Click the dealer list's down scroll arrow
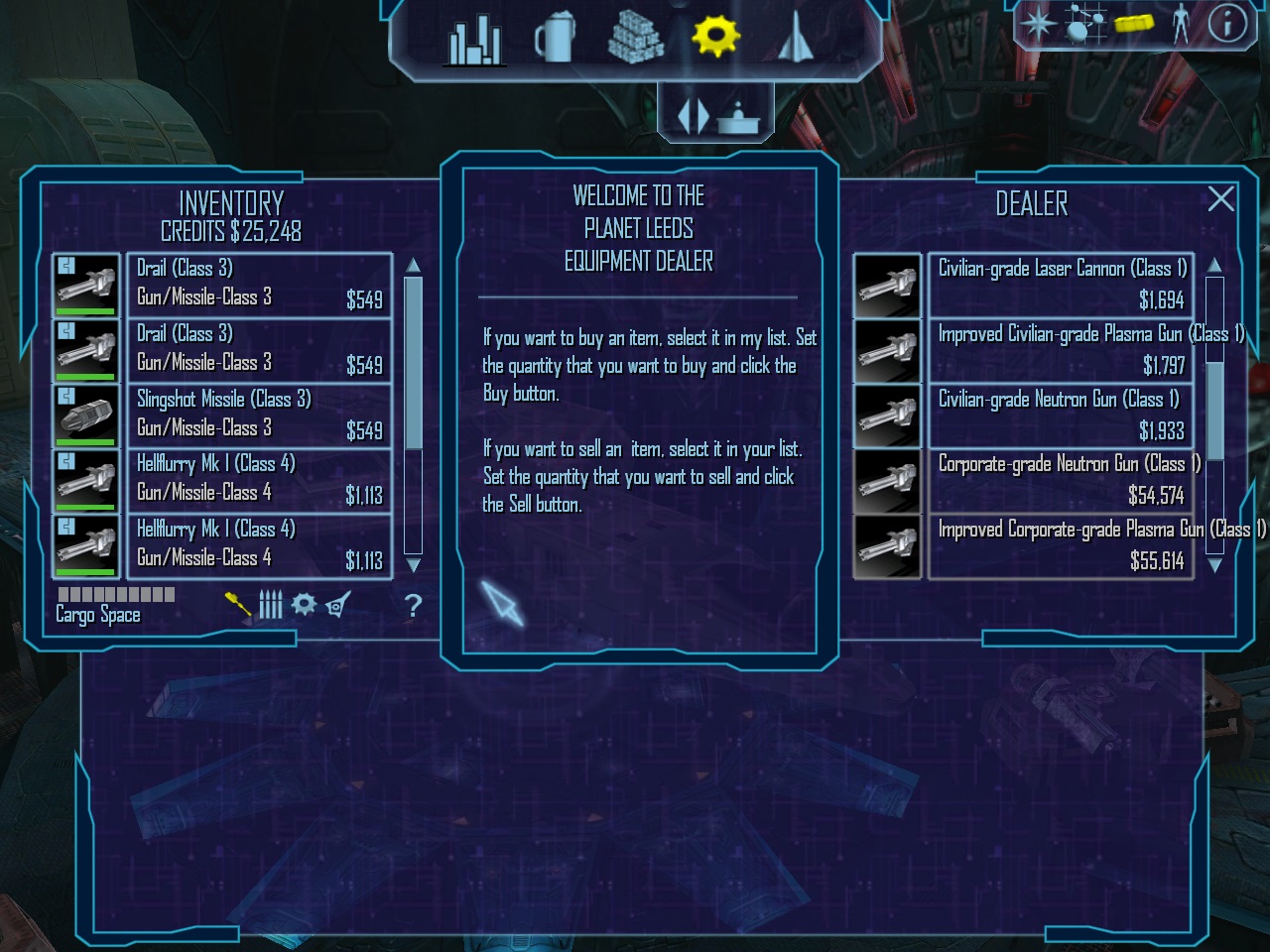 click(x=1214, y=565)
